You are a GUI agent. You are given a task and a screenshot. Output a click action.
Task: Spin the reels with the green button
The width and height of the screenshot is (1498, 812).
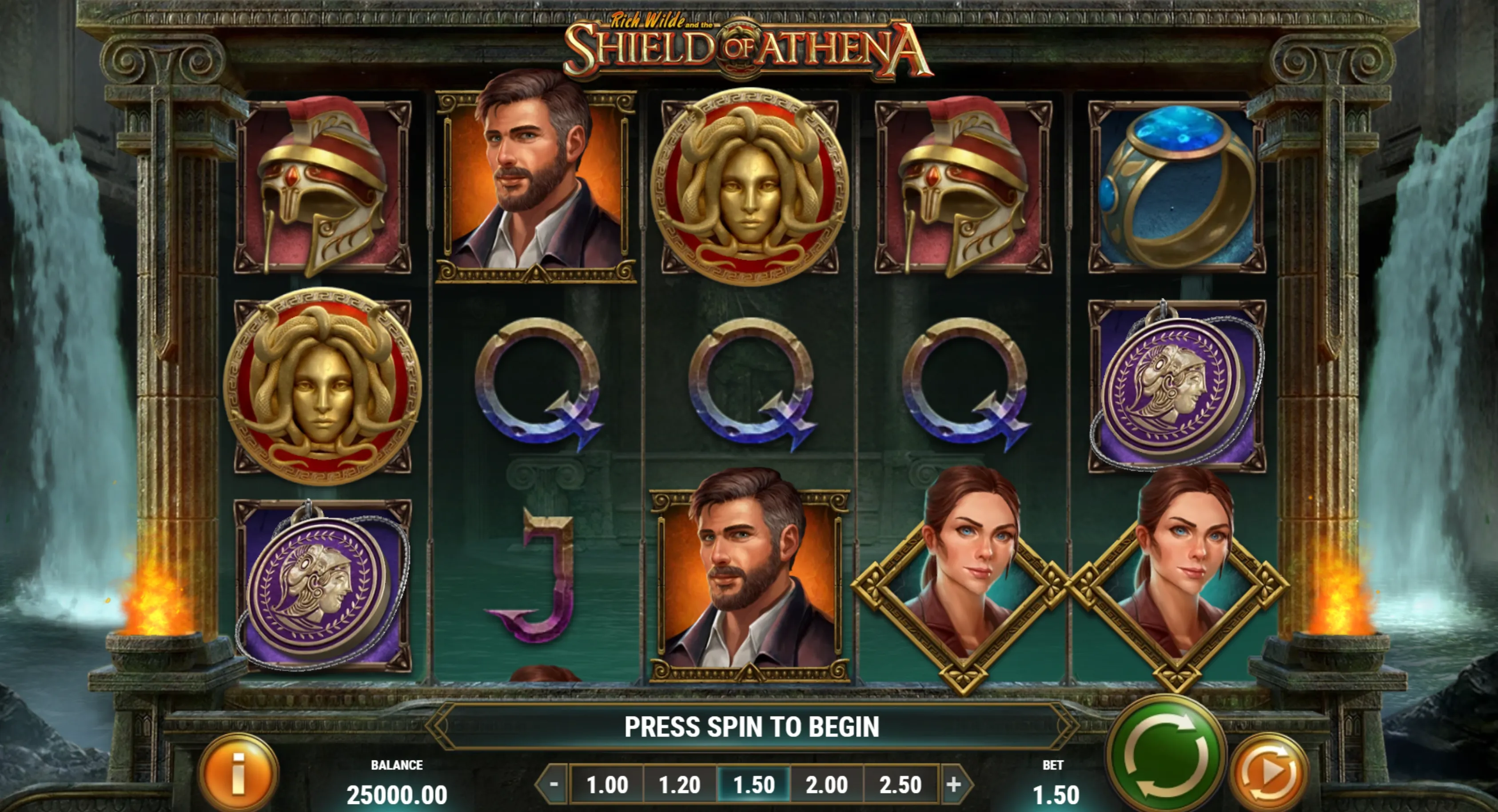[1166, 756]
